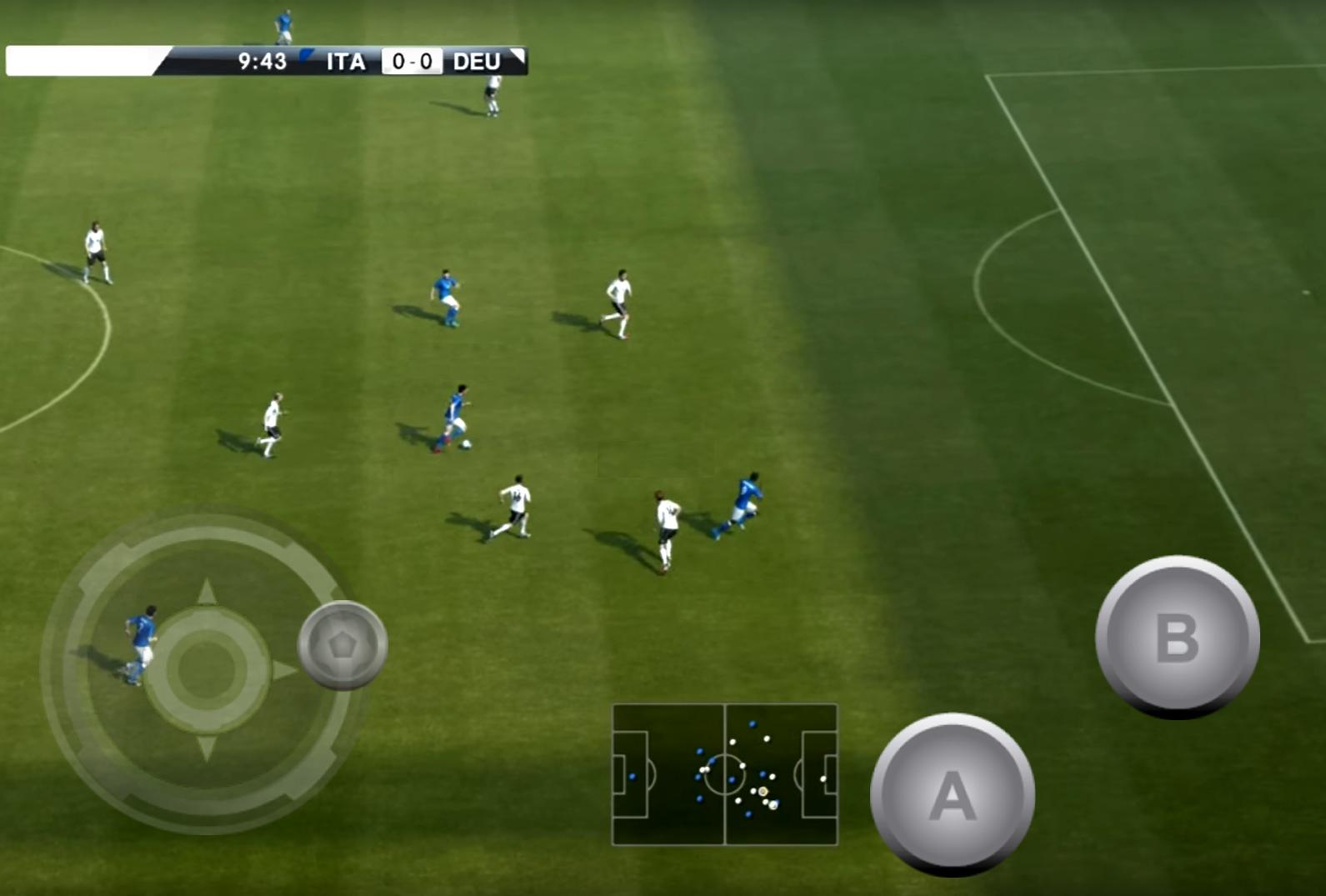Tap the round A action button
Viewport: 1326px width, 896px height.
click(952, 793)
